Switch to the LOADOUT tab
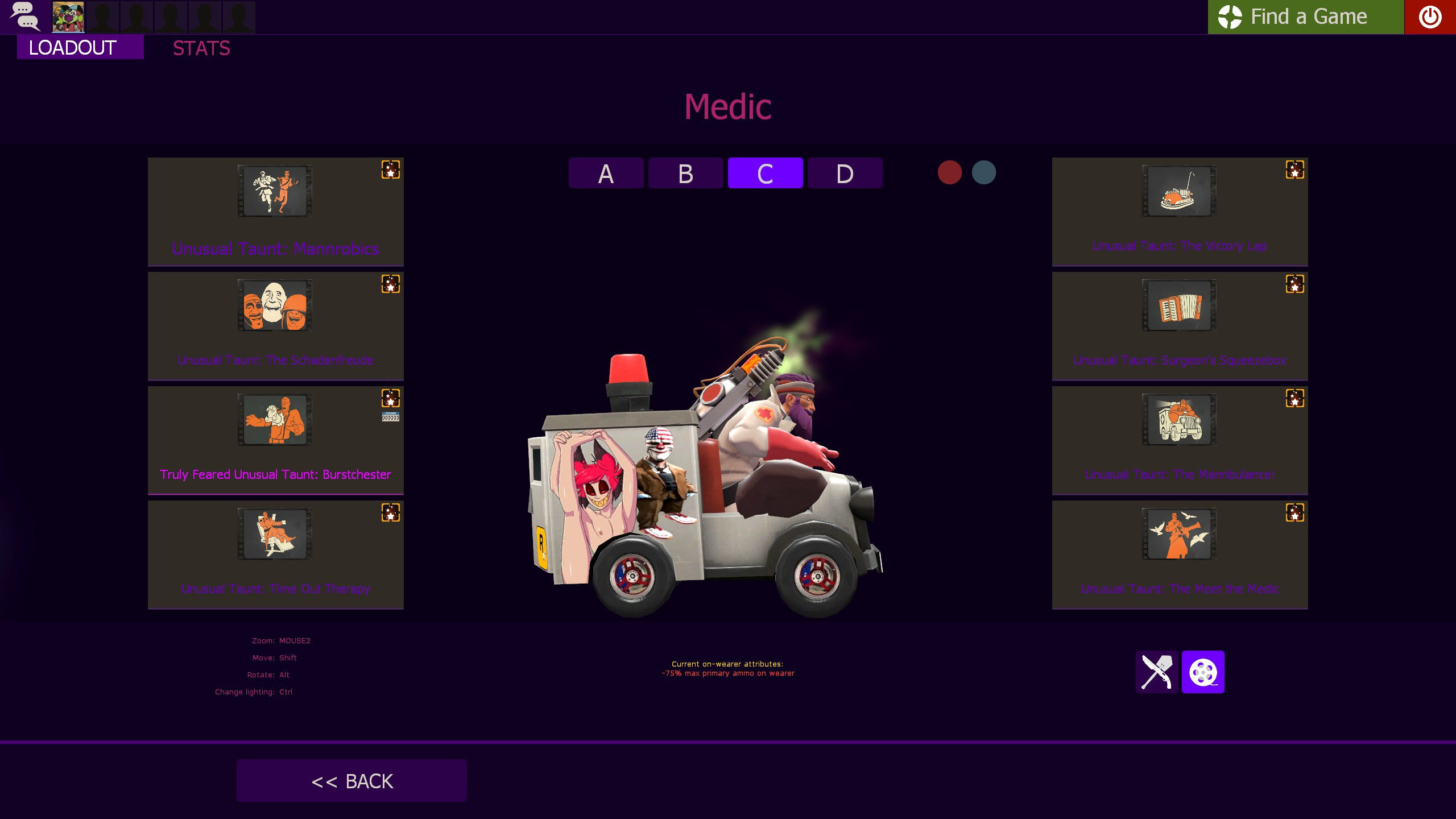Viewport: 1456px width, 819px height. (73, 48)
